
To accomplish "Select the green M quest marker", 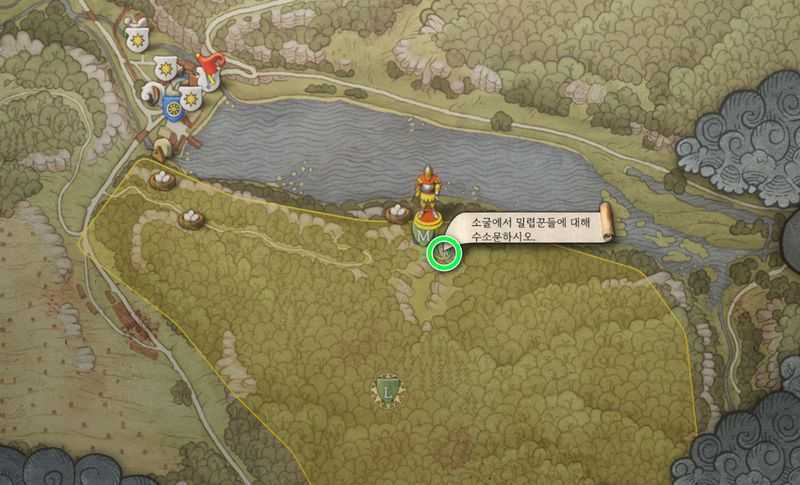I will click(x=421, y=232).
